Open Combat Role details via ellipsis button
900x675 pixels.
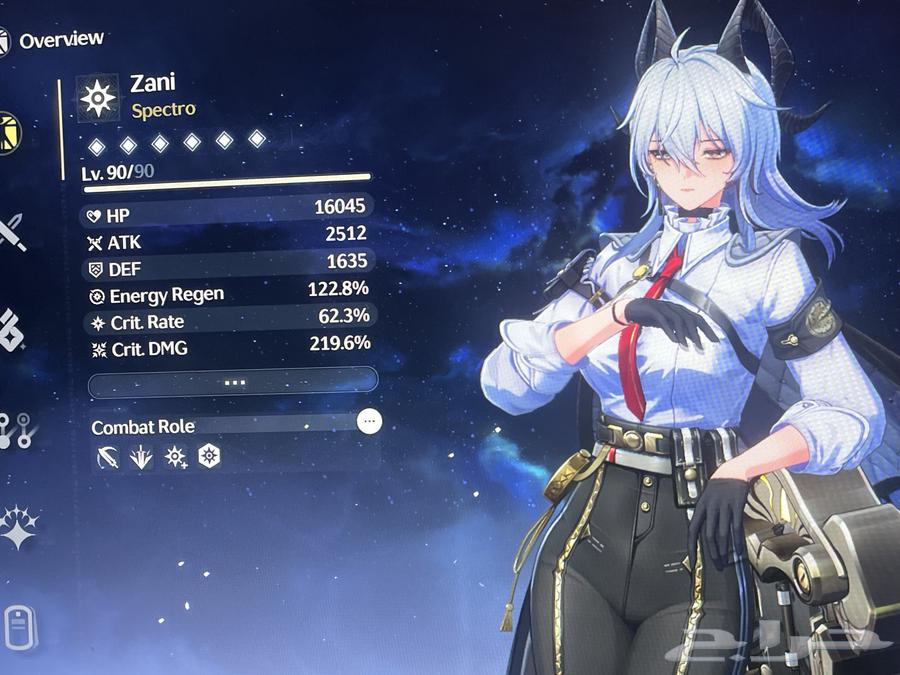tap(370, 421)
